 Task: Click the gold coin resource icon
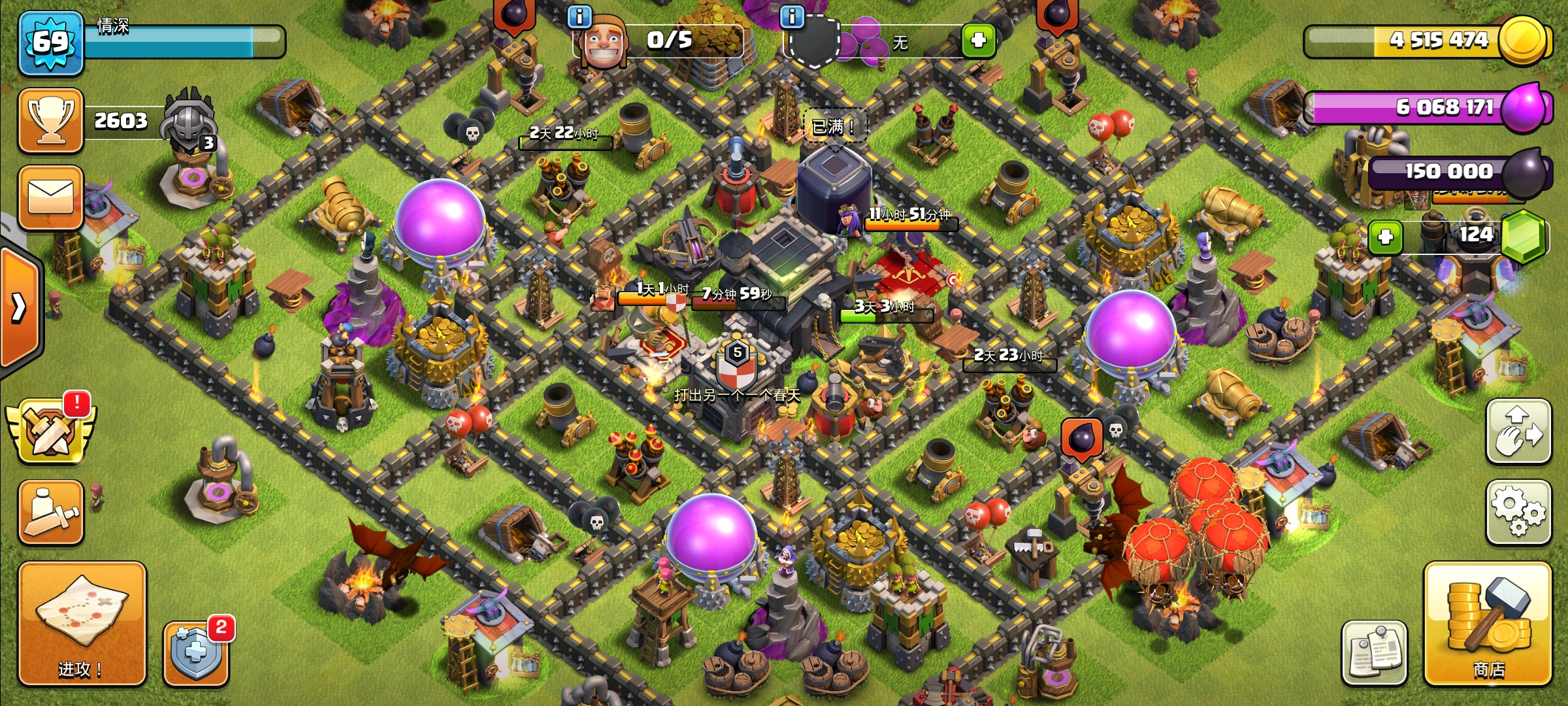tap(1524, 41)
